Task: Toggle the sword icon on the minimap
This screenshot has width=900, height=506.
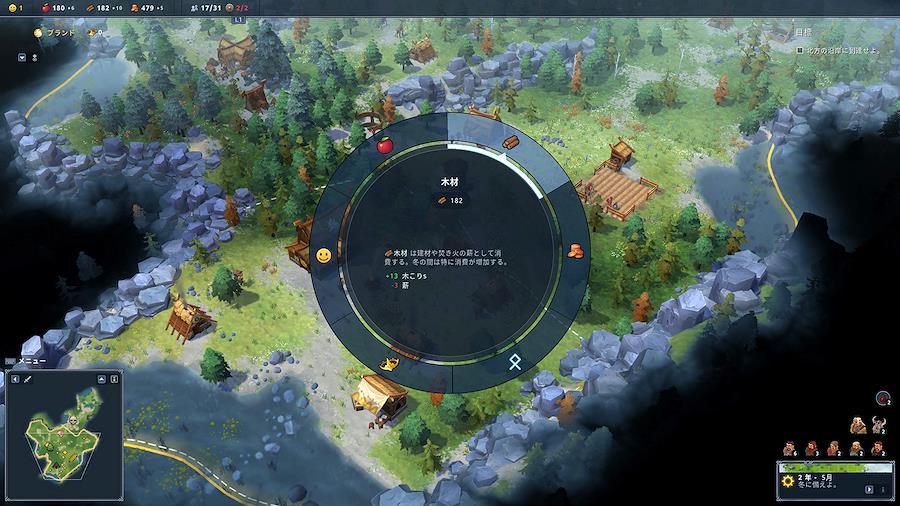Action: tap(30, 379)
